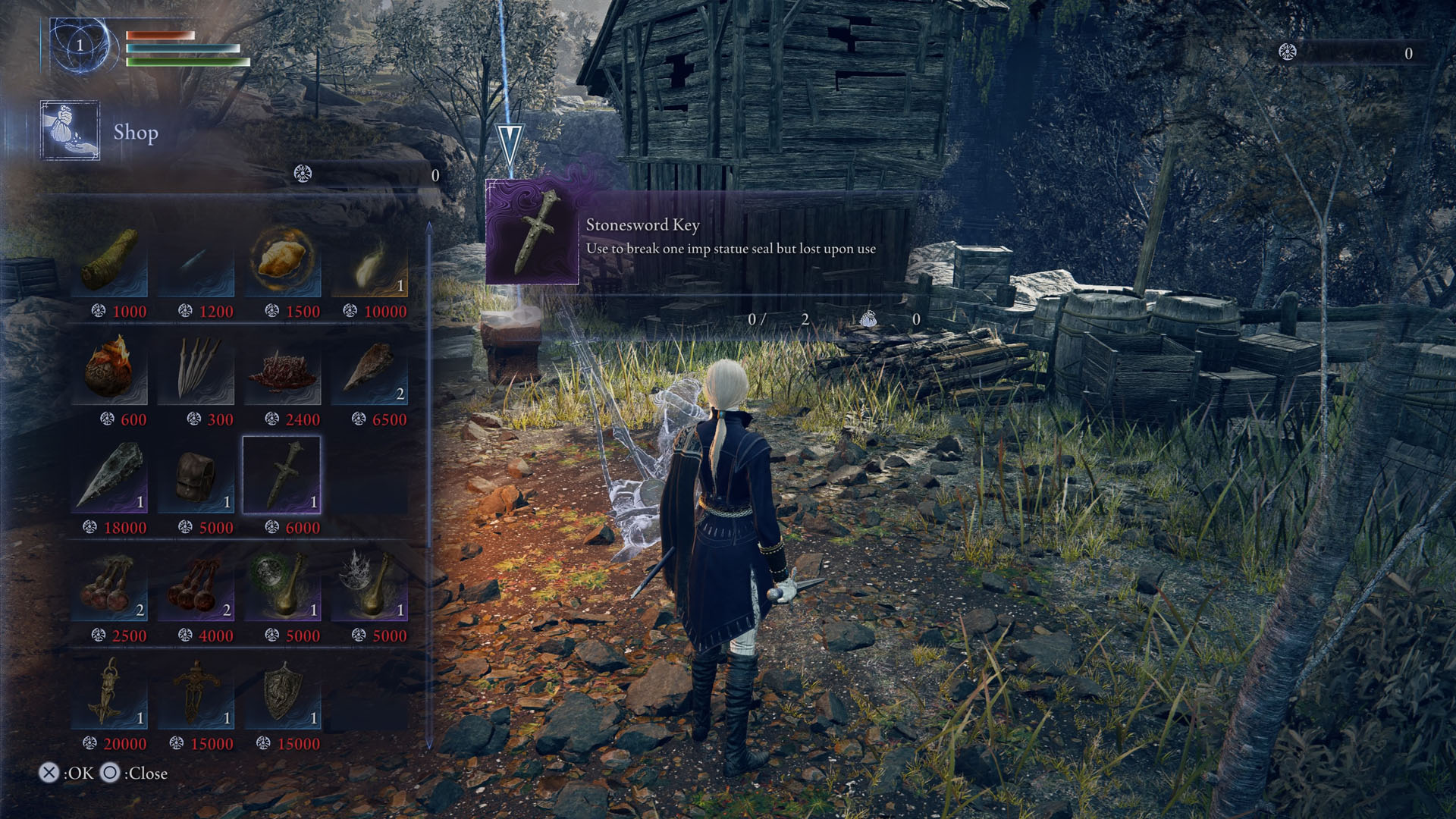The width and height of the screenshot is (1456, 819).
Task: Confirm purchase with the OK button
Action: coord(50,774)
